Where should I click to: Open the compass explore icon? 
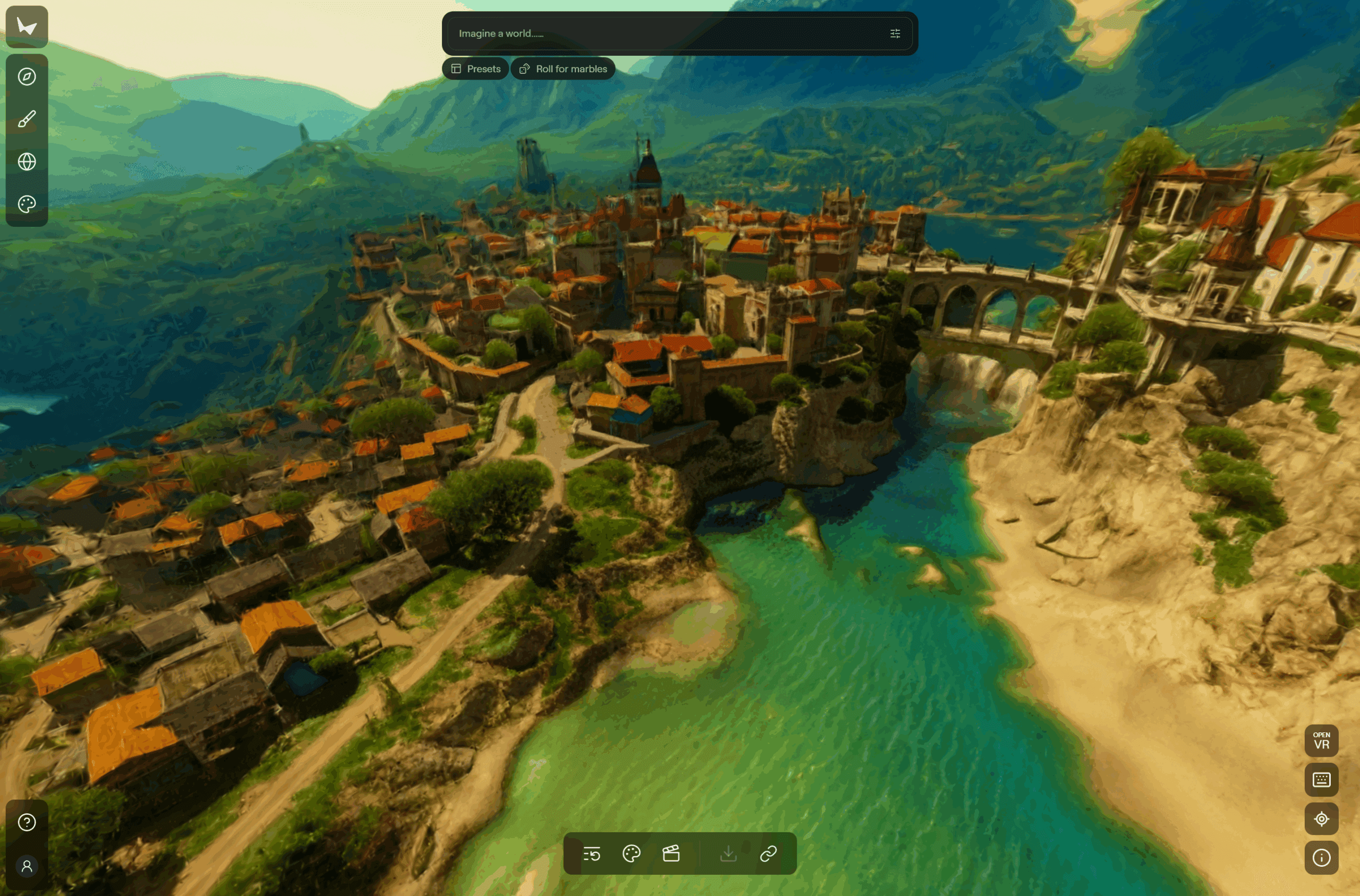[x=27, y=76]
